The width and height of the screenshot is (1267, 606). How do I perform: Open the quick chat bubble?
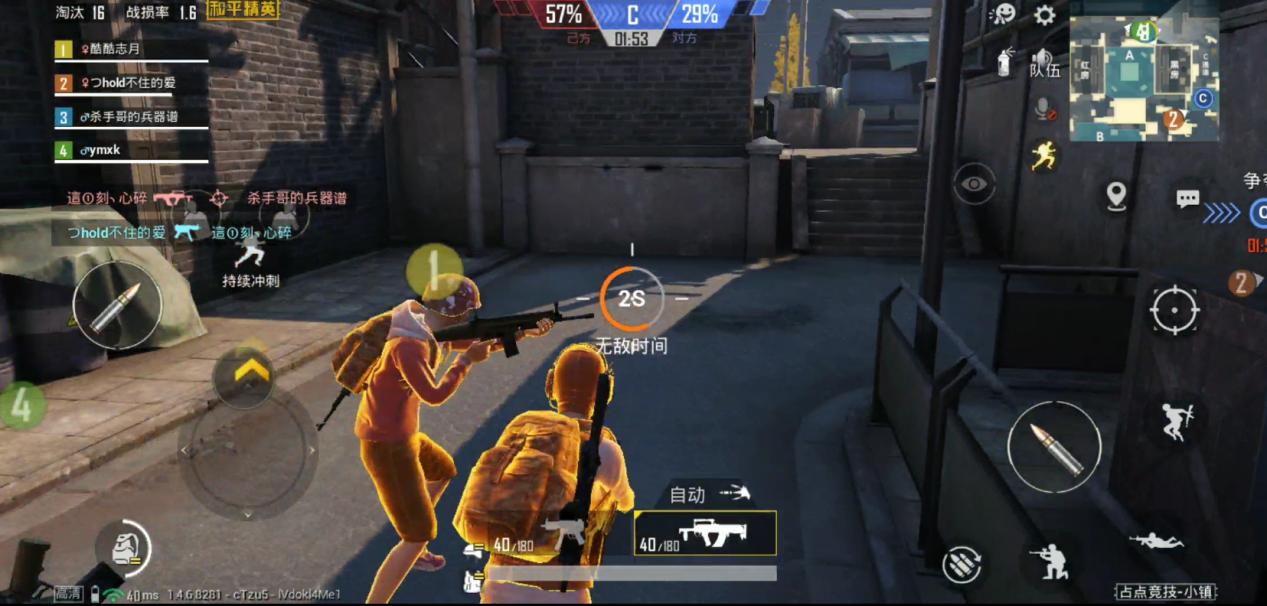(x=1187, y=198)
